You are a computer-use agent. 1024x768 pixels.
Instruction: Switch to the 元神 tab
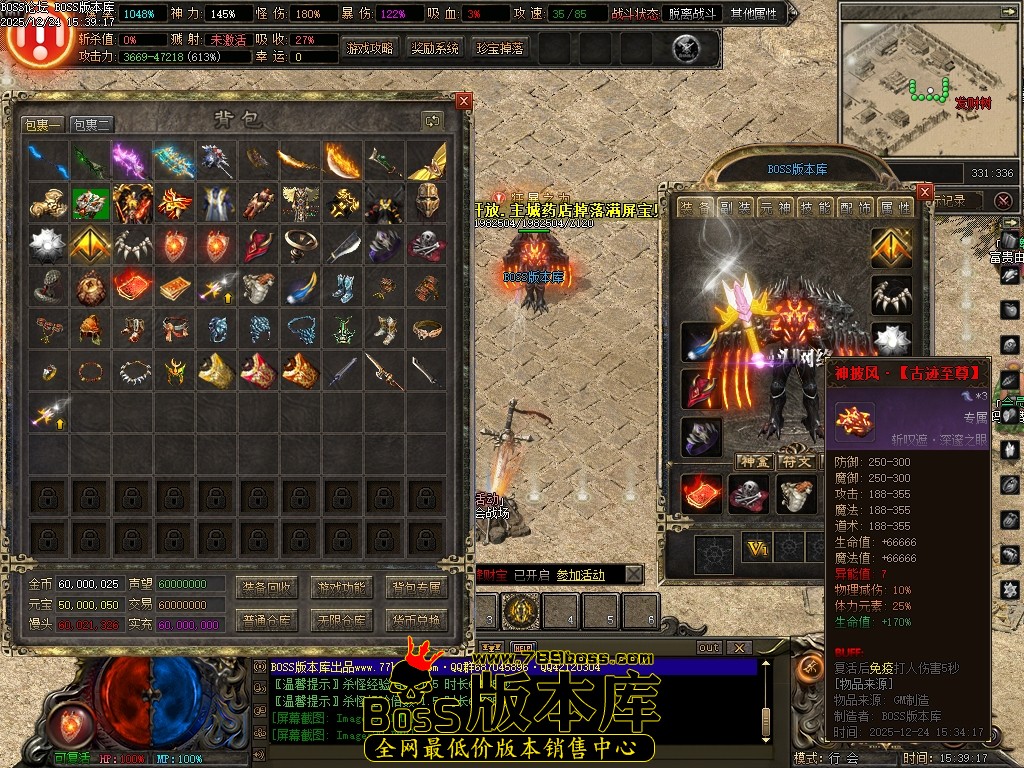[x=777, y=207]
